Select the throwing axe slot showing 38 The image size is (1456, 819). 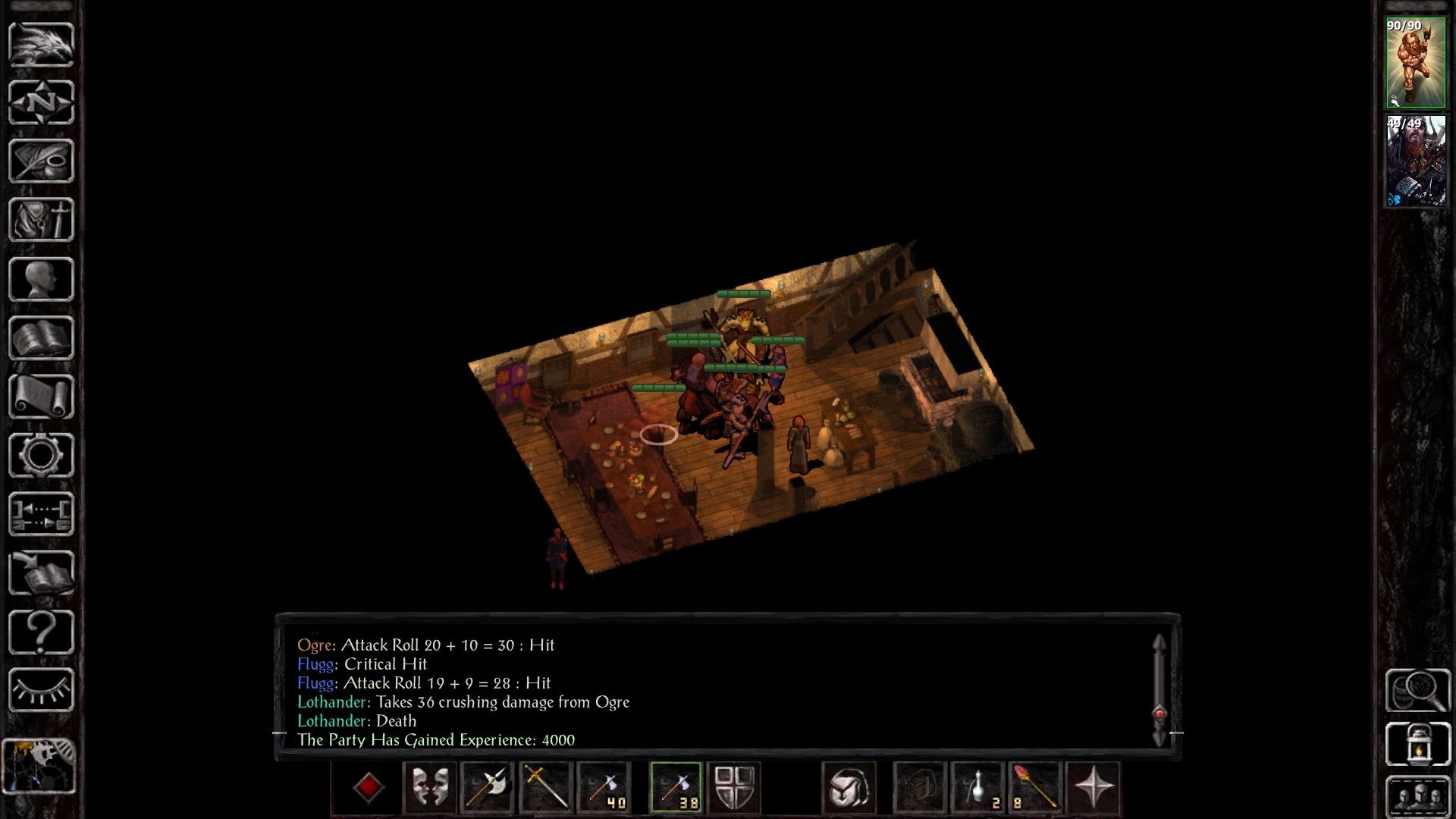coord(677,787)
